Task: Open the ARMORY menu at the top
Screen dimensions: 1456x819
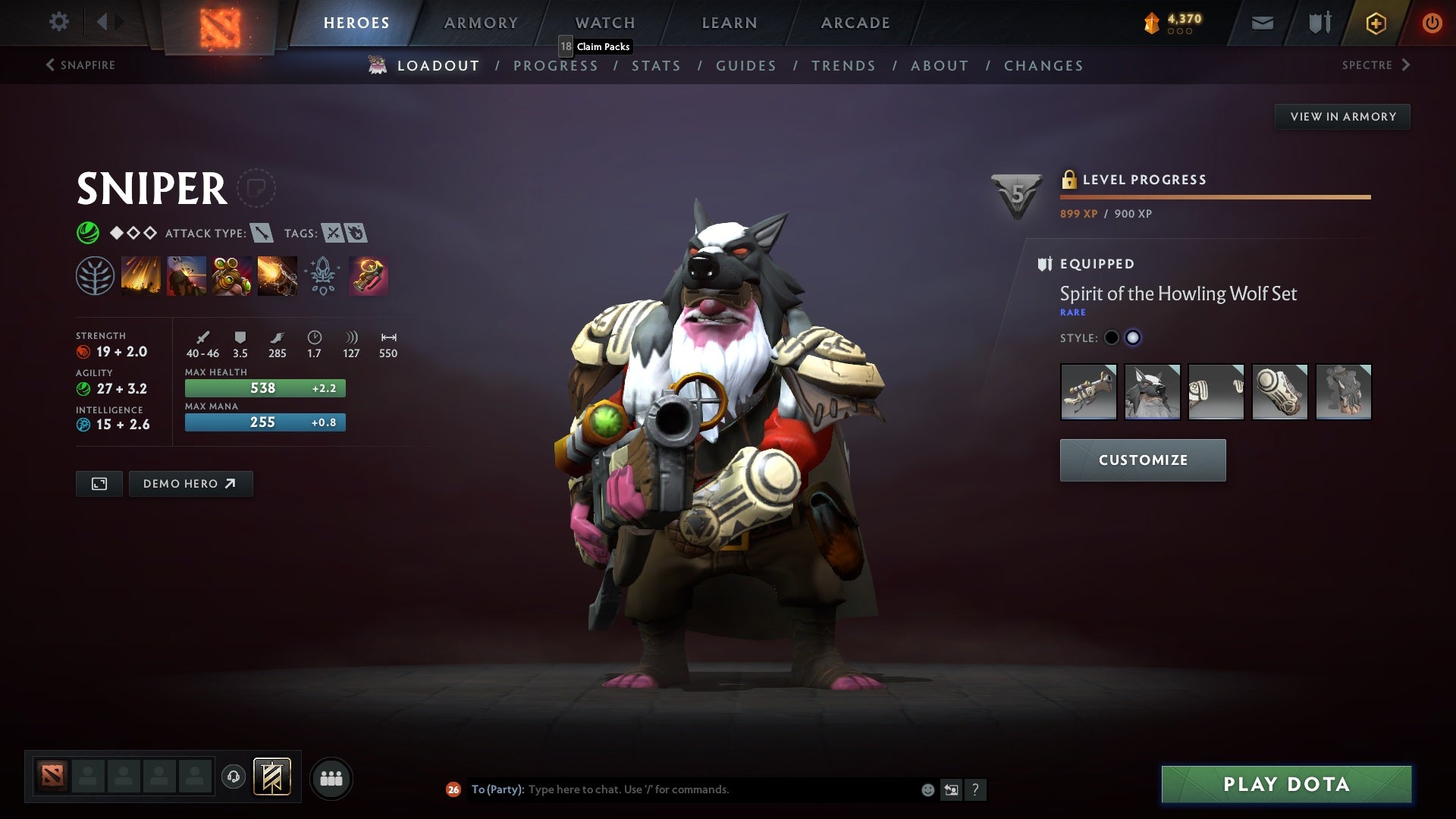Action: pyautogui.click(x=481, y=22)
